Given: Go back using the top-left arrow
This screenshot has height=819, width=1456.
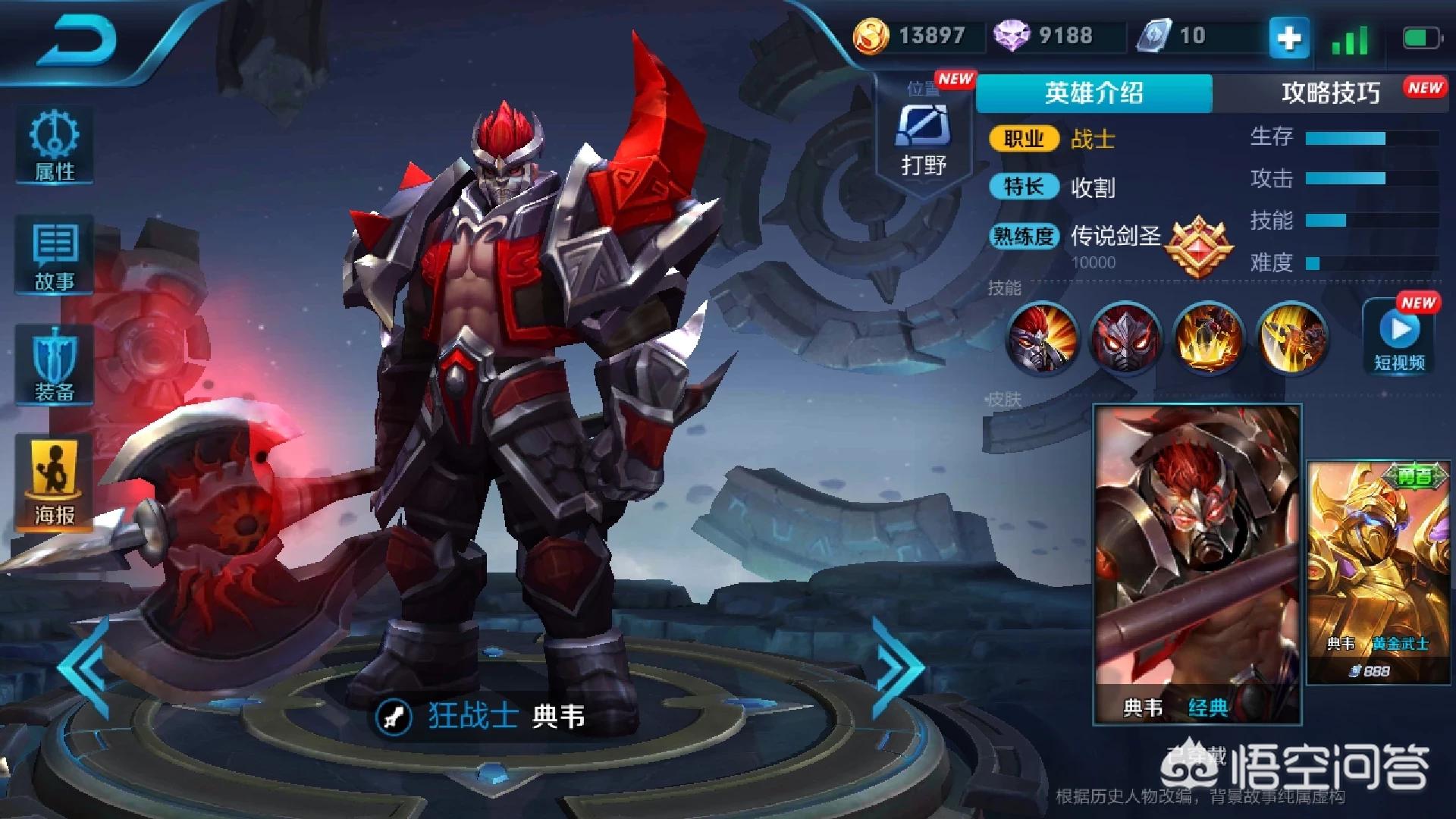Looking at the screenshot, I should pos(76,39).
